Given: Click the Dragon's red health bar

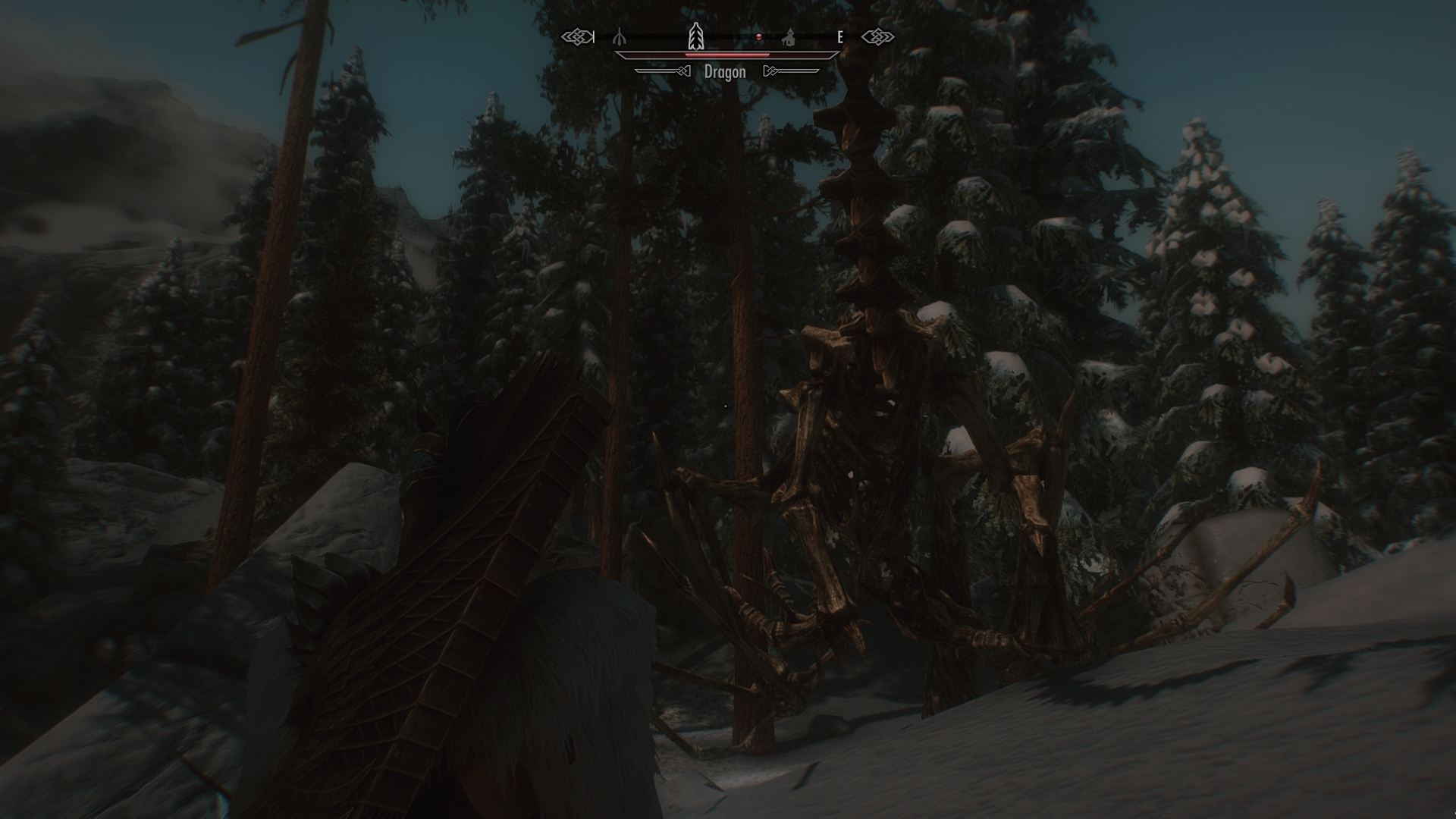Looking at the screenshot, I should 726,55.
